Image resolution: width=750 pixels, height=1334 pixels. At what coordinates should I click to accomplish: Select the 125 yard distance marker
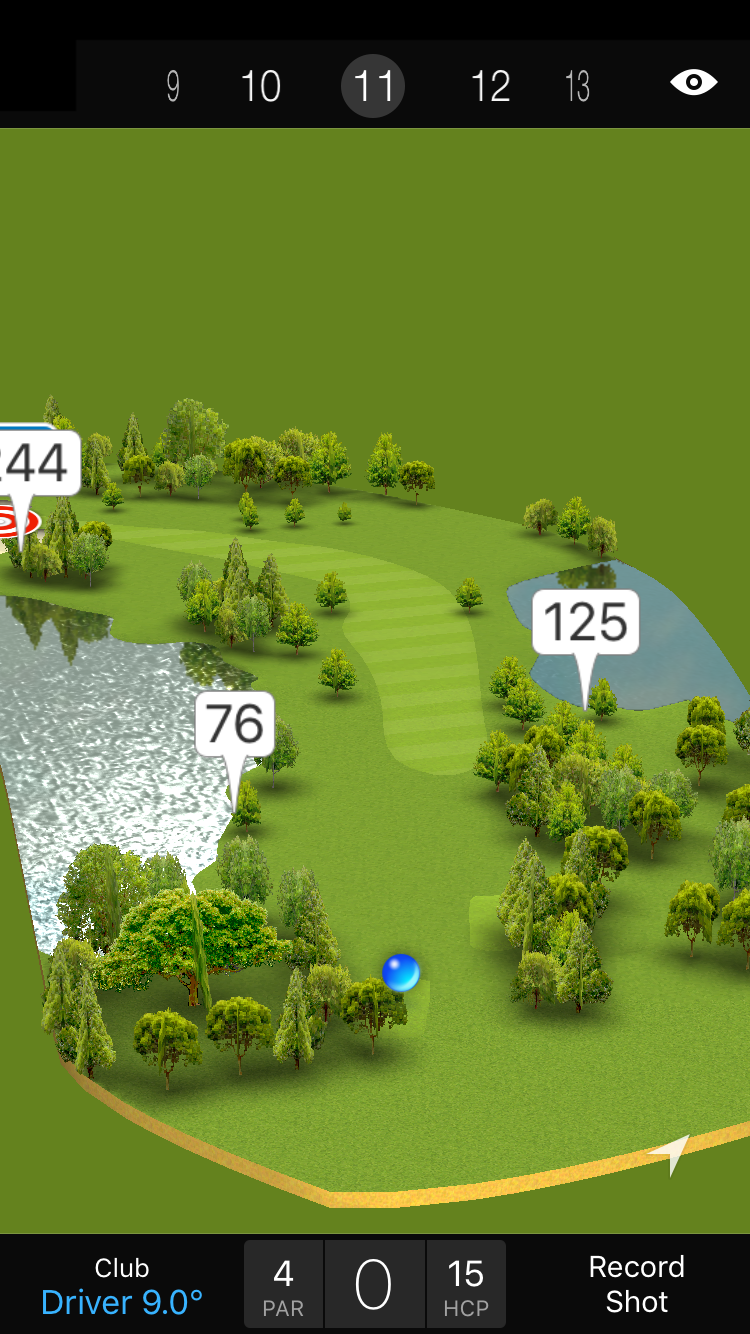(x=585, y=622)
